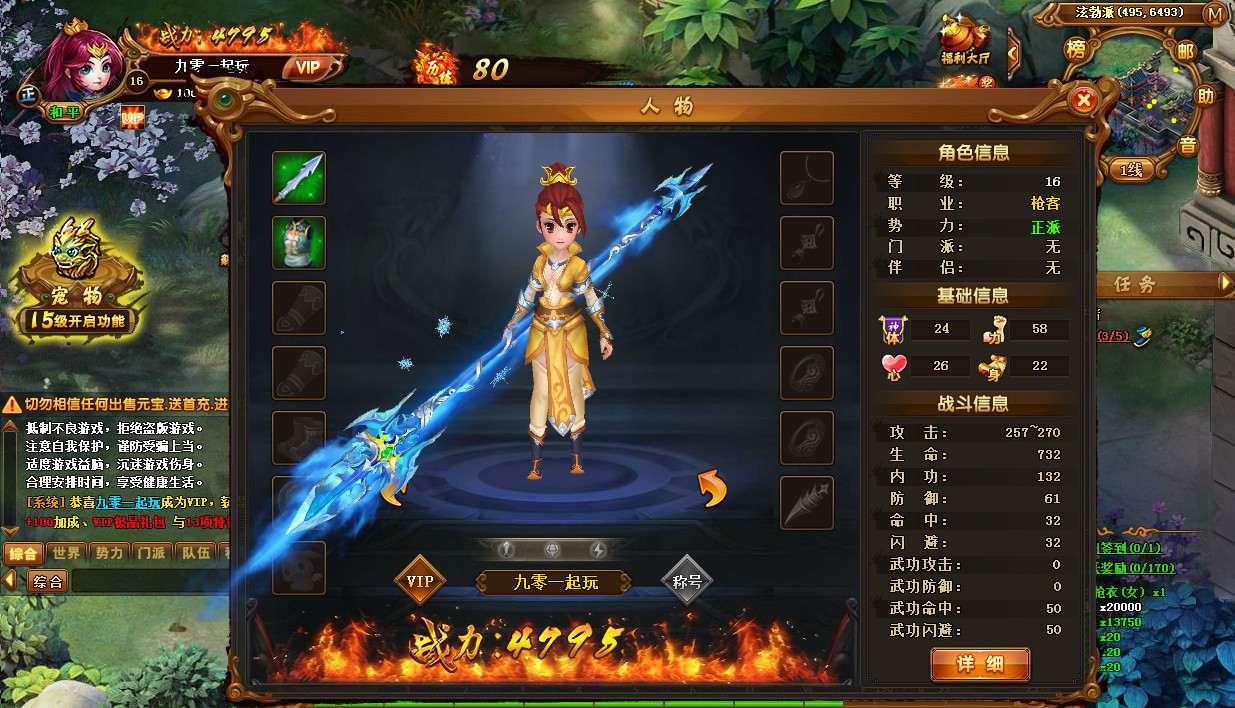The image size is (1235, 708).
Task: Switch server line with the 1线 button
Action: (x=1130, y=170)
